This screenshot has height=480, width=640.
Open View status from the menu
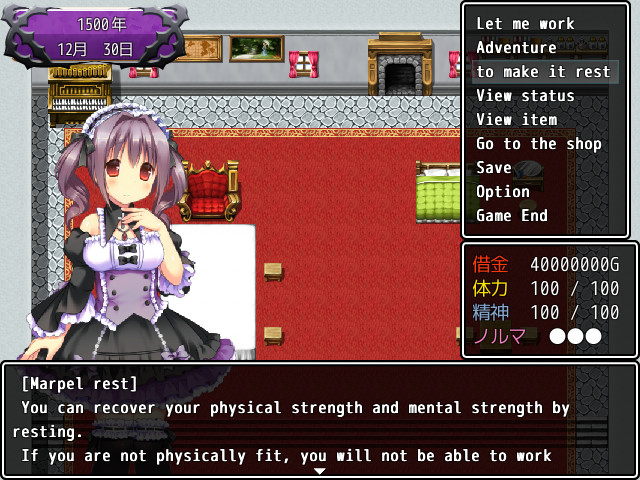pos(525,96)
